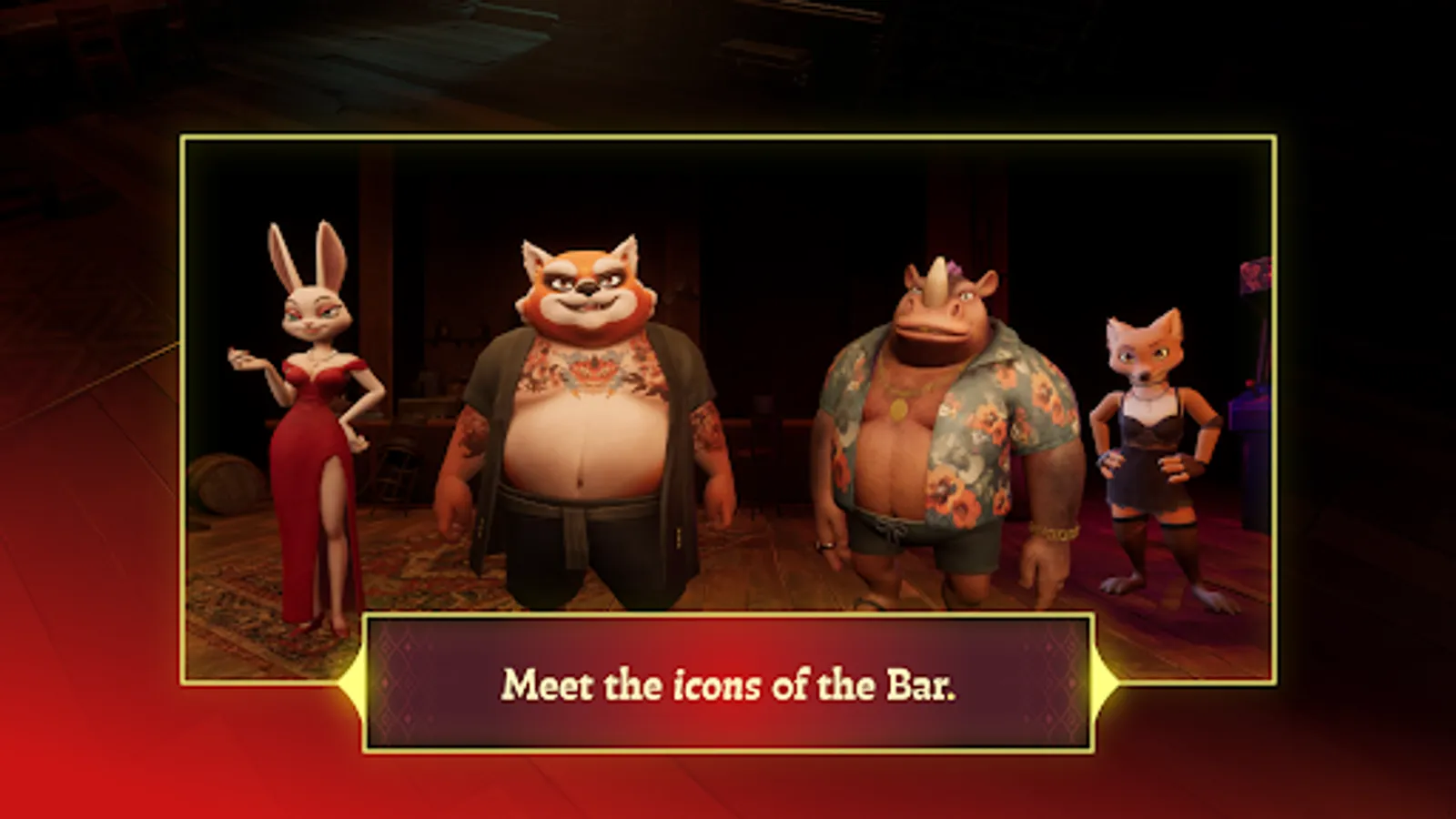This screenshot has width=1456, height=819.
Task: Click the 'Meet the icons of the Bar' banner
Action: pos(728,685)
